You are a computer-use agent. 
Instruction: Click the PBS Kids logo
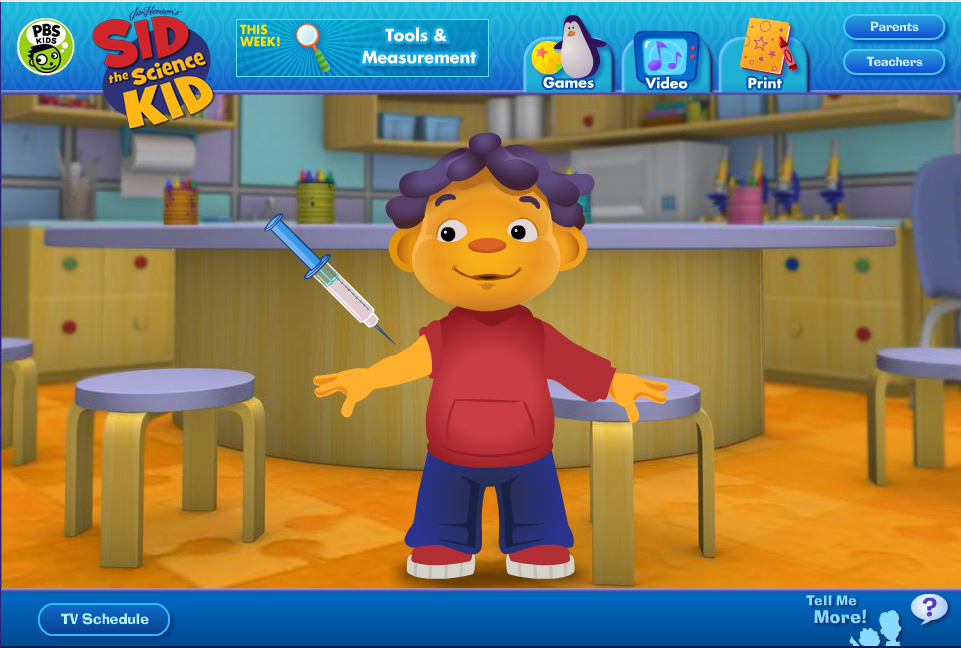click(45, 46)
